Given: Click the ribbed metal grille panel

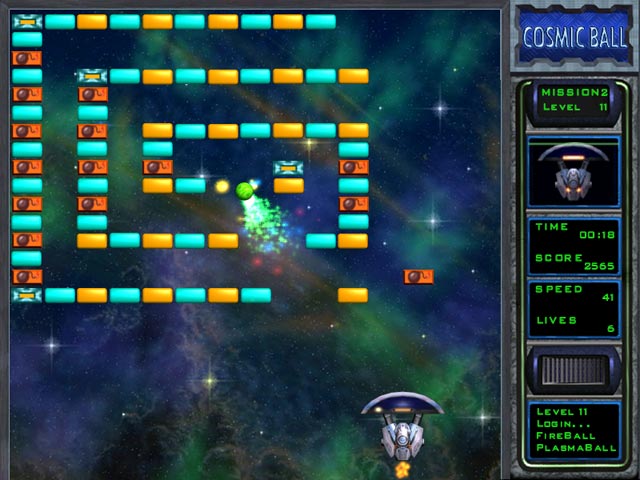Looking at the screenshot, I should click(575, 370).
